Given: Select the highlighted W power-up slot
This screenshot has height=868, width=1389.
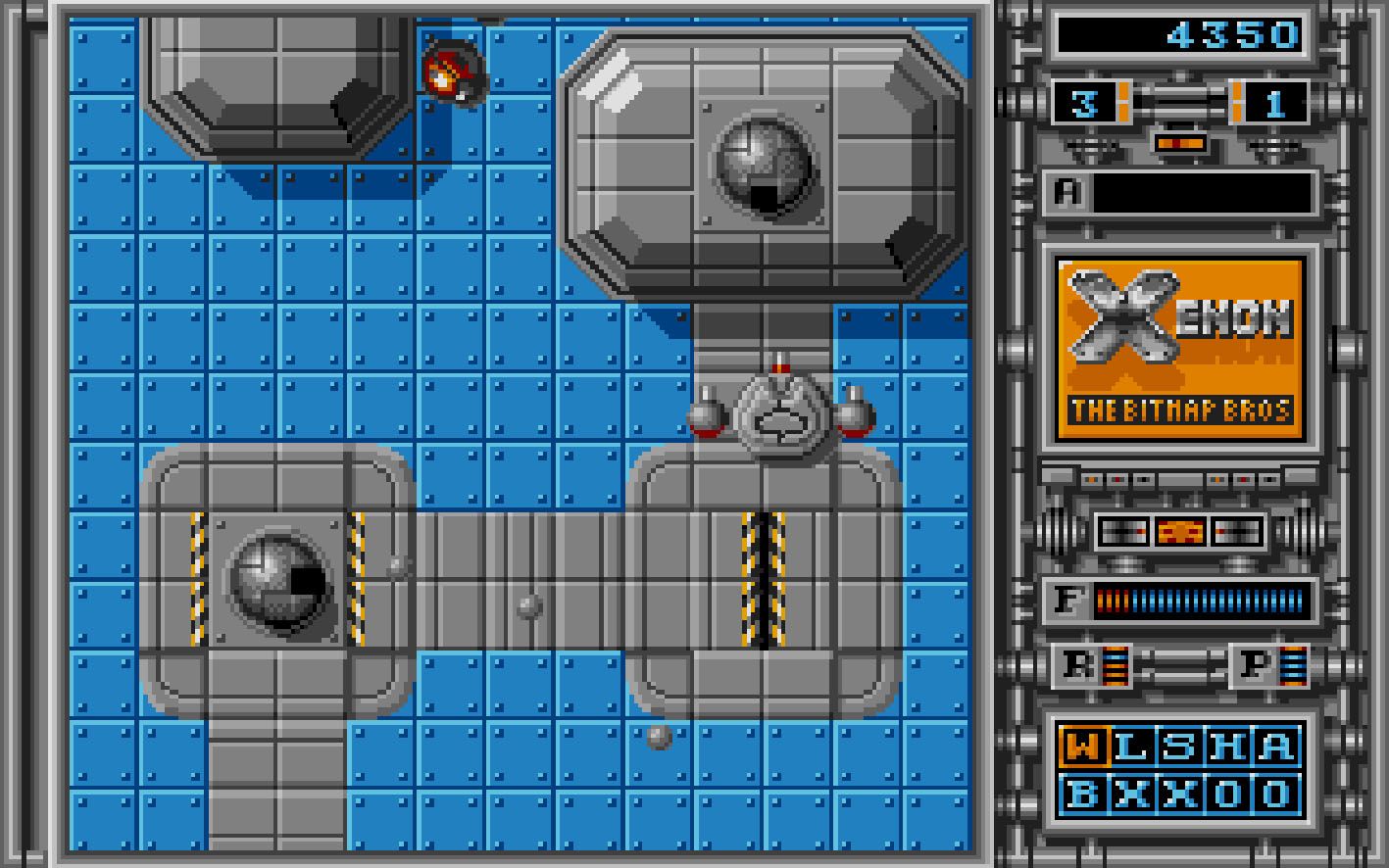Looking at the screenshot, I should click(x=1082, y=747).
